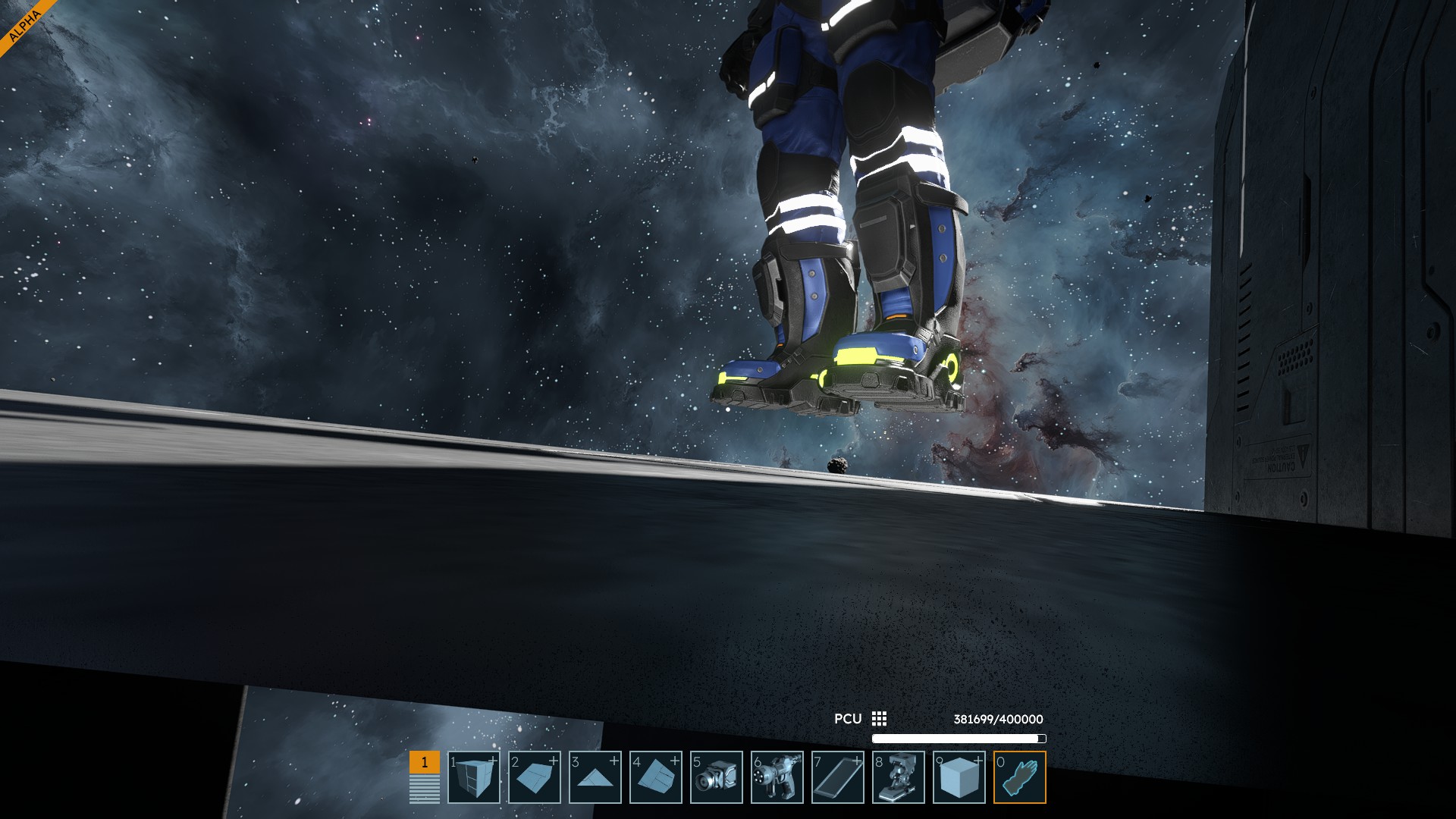Select the light cube block in slot 9
Screen dimensions: 1456x819
[959, 777]
